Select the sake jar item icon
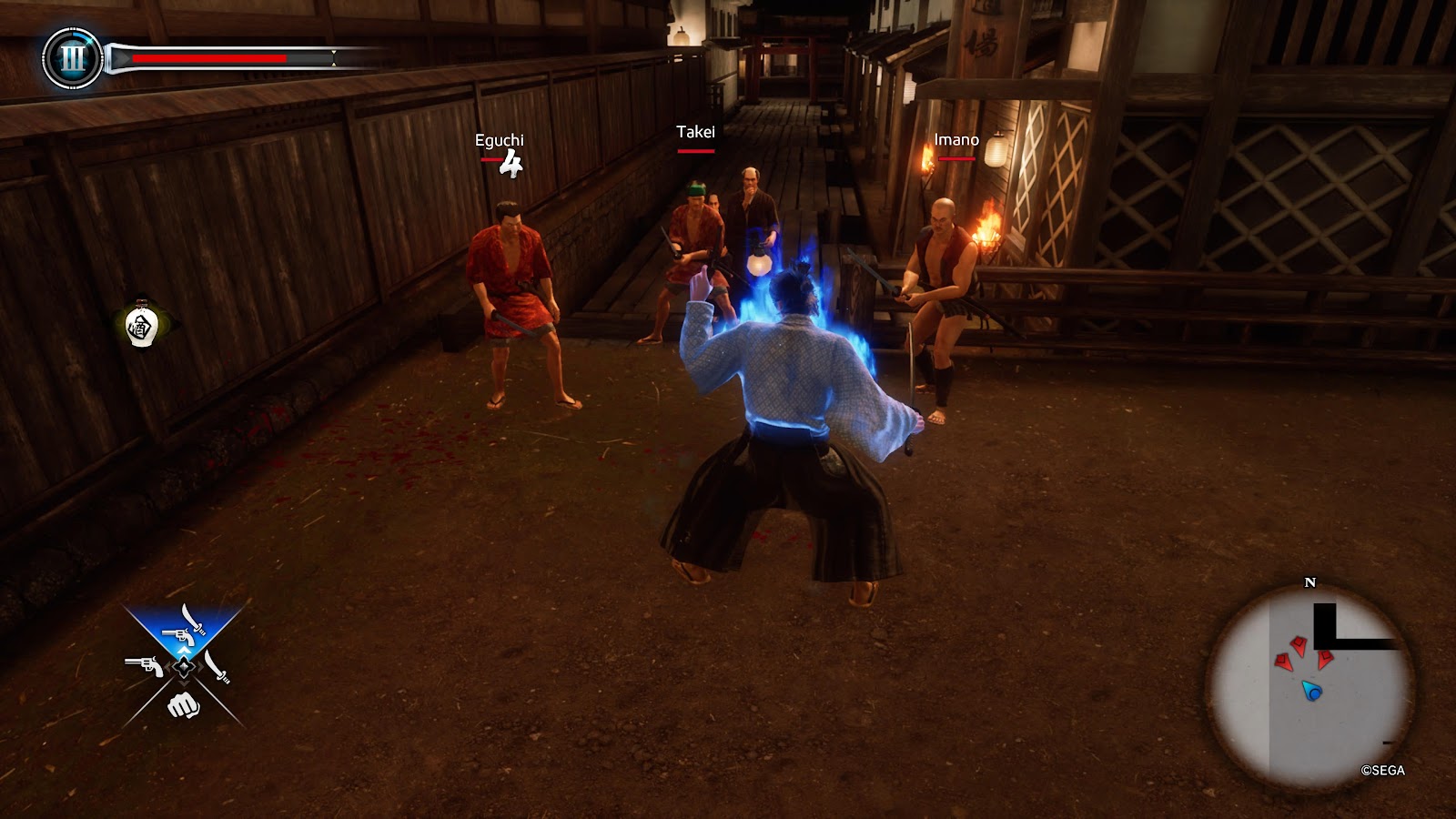Viewport: 1456px width, 819px height. click(x=141, y=325)
